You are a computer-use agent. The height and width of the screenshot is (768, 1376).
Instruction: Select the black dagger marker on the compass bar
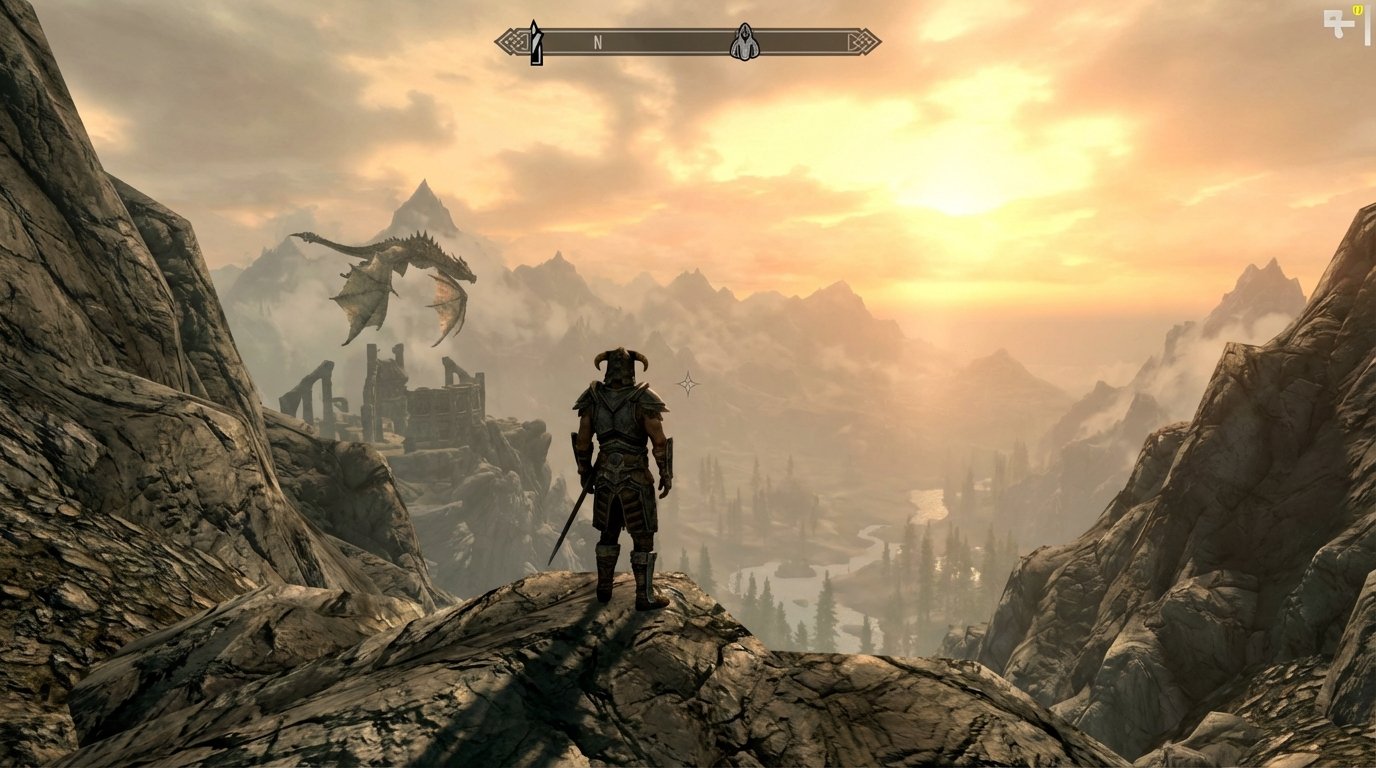click(x=536, y=42)
